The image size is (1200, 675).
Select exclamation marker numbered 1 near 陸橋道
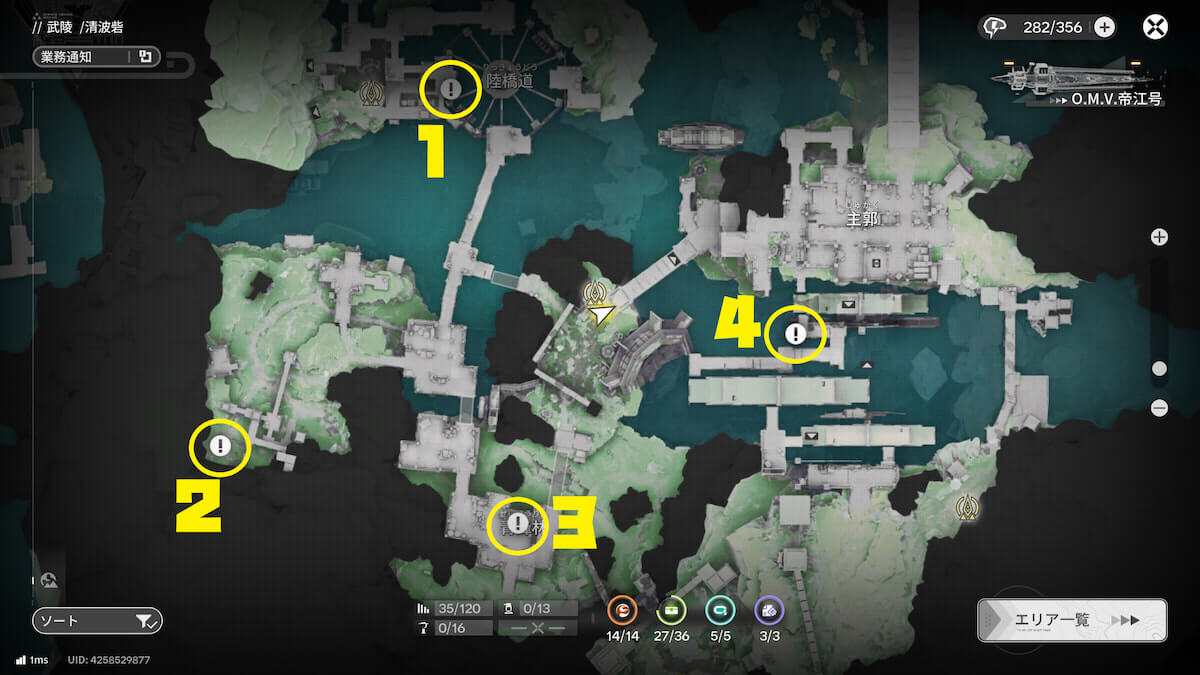click(x=451, y=89)
